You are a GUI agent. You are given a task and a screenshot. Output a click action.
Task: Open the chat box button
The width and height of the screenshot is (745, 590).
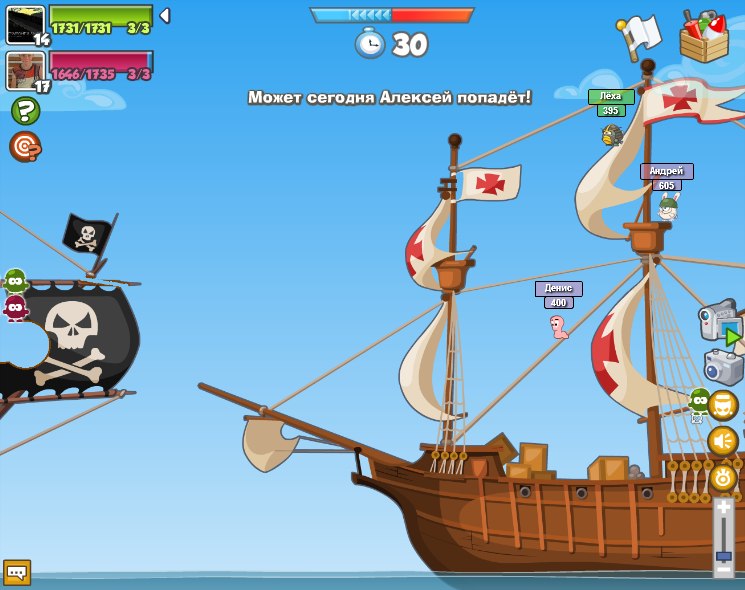(17, 572)
